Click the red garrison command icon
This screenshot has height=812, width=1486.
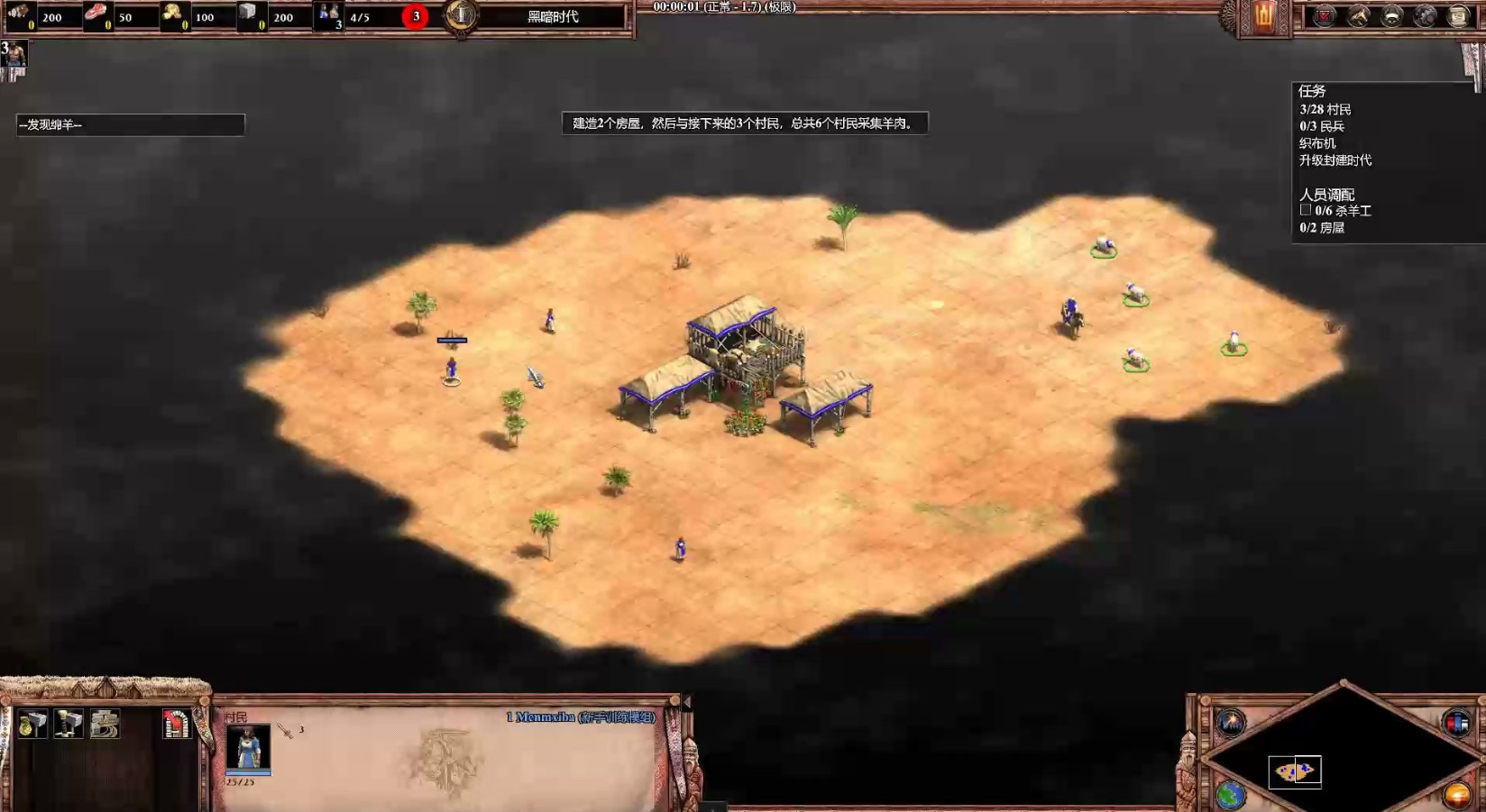(x=177, y=724)
